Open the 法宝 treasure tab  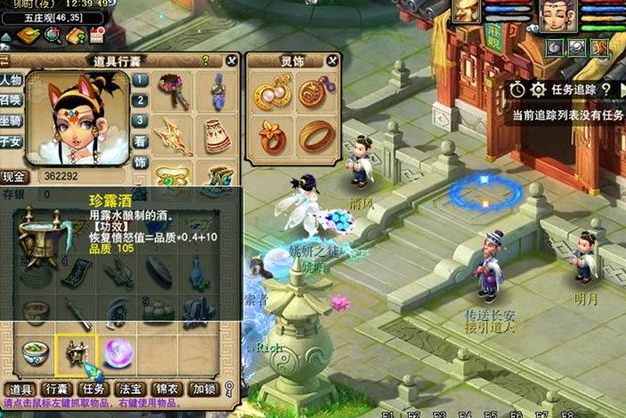(131, 389)
